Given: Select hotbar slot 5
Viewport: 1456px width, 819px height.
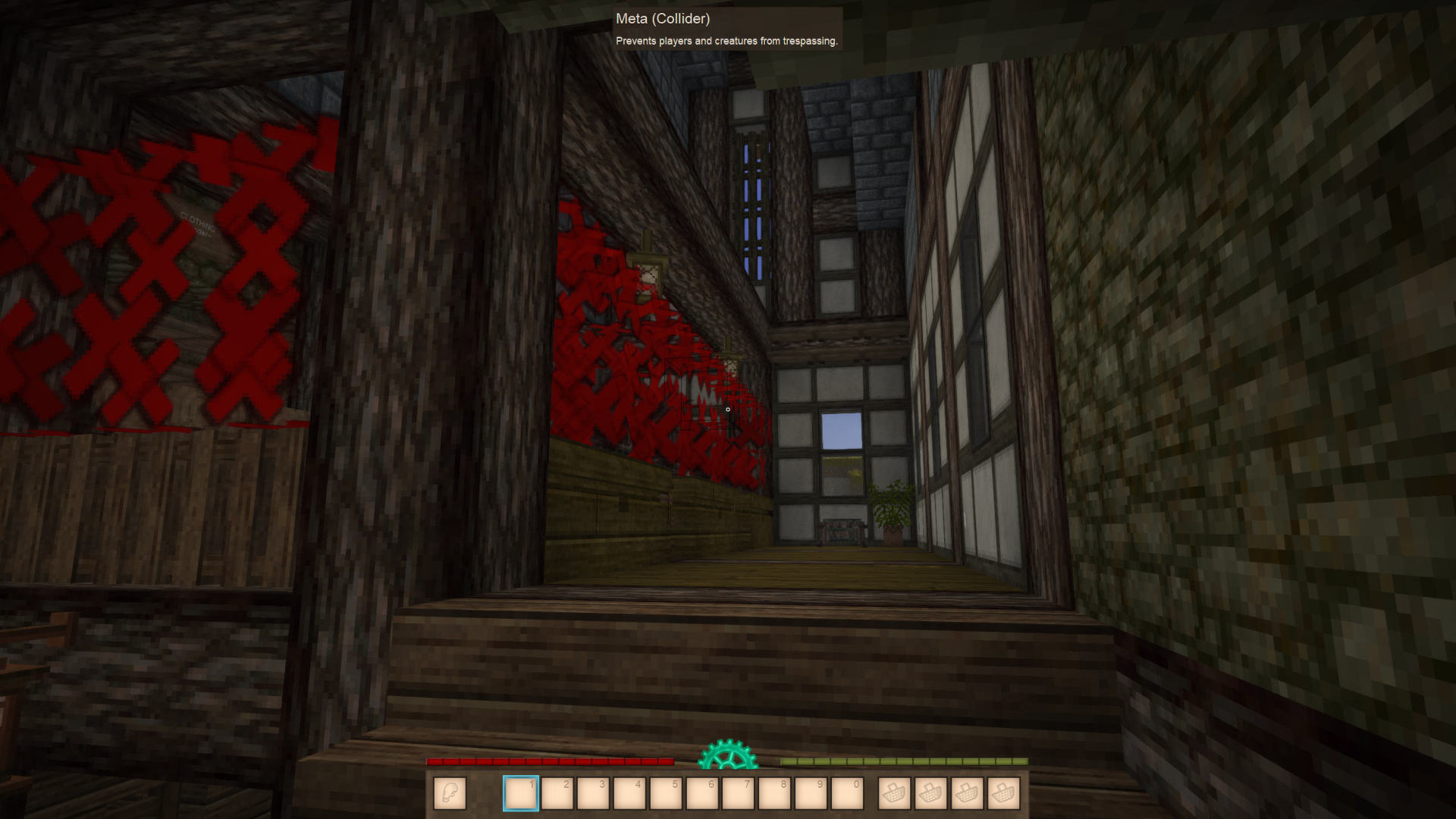Looking at the screenshot, I should pos(666,793).
